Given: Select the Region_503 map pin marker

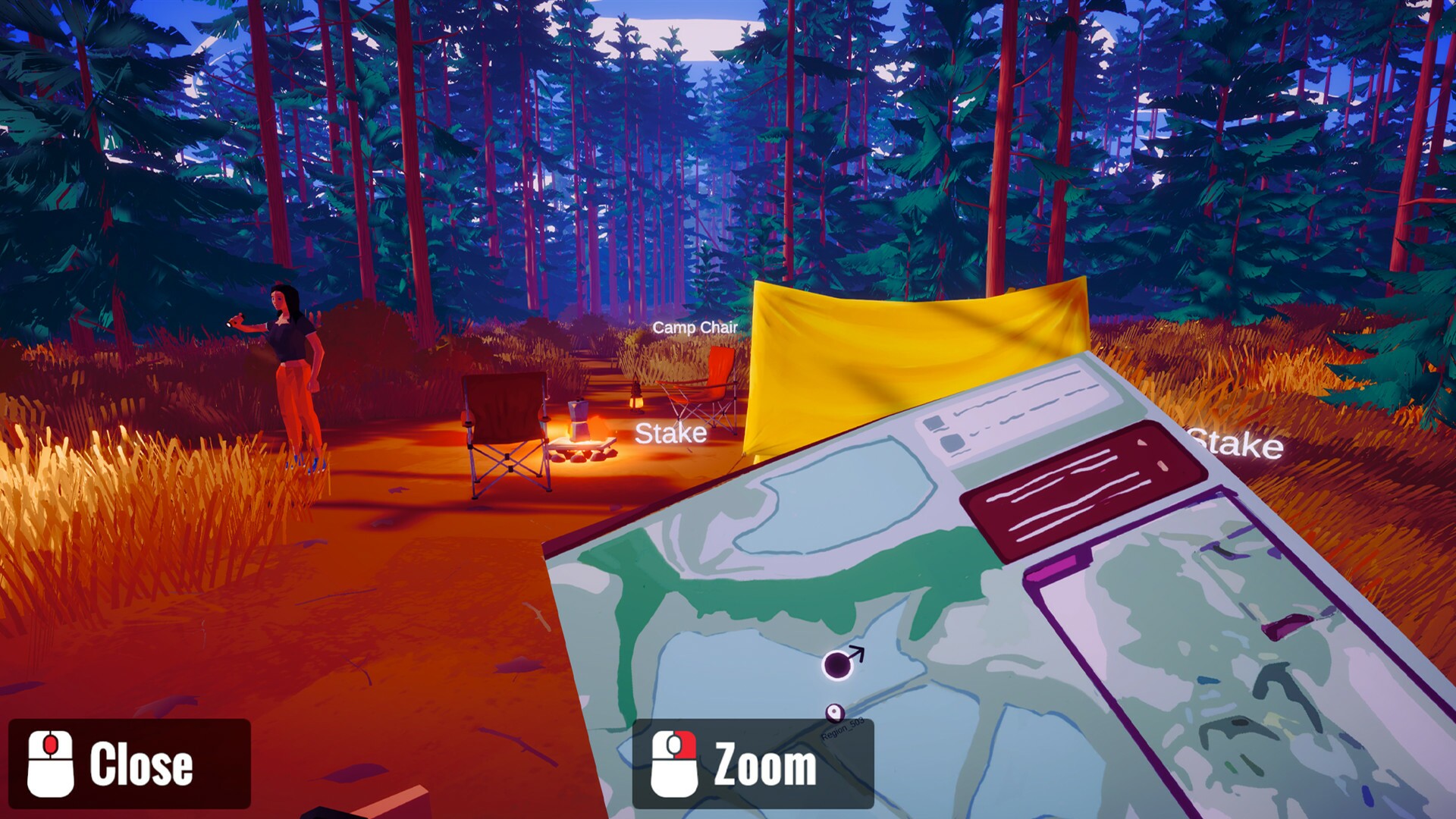Looking at the screenshot, I should [x=834, y=711].
